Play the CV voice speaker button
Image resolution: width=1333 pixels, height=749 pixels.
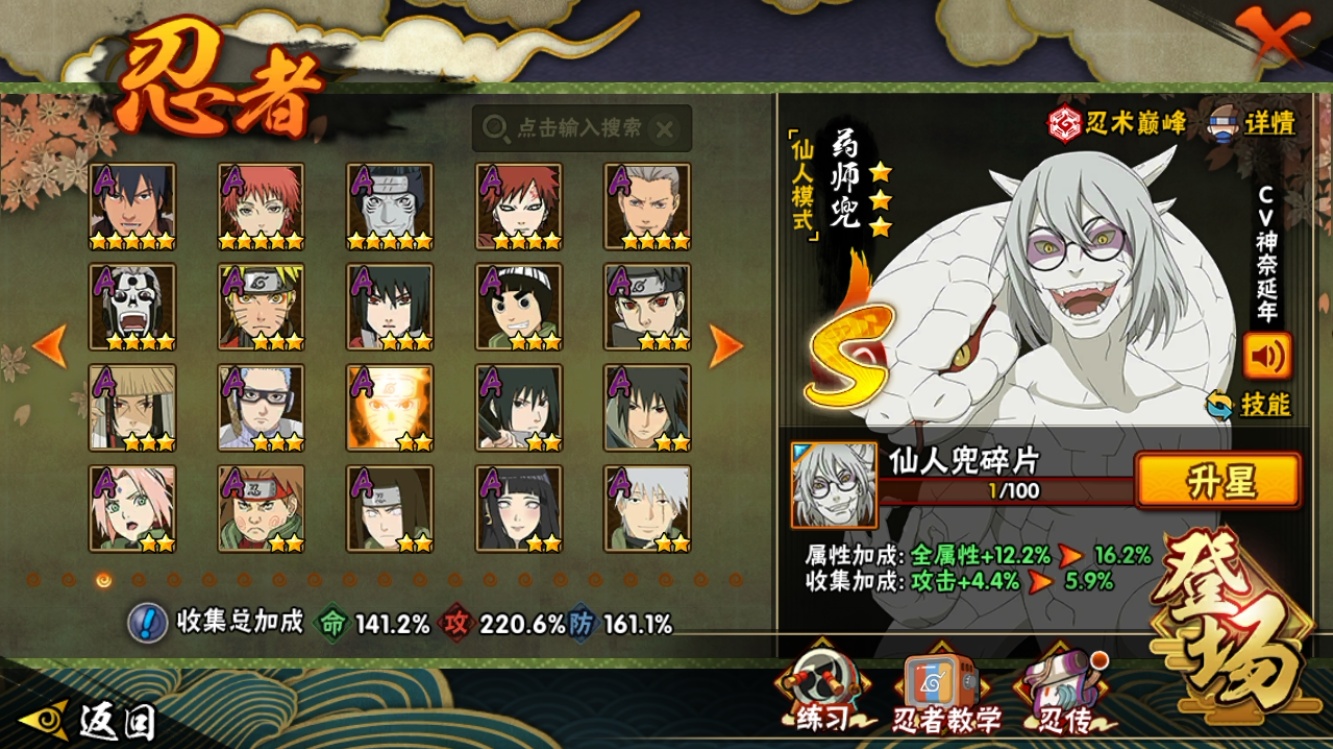coord(1266,355)
